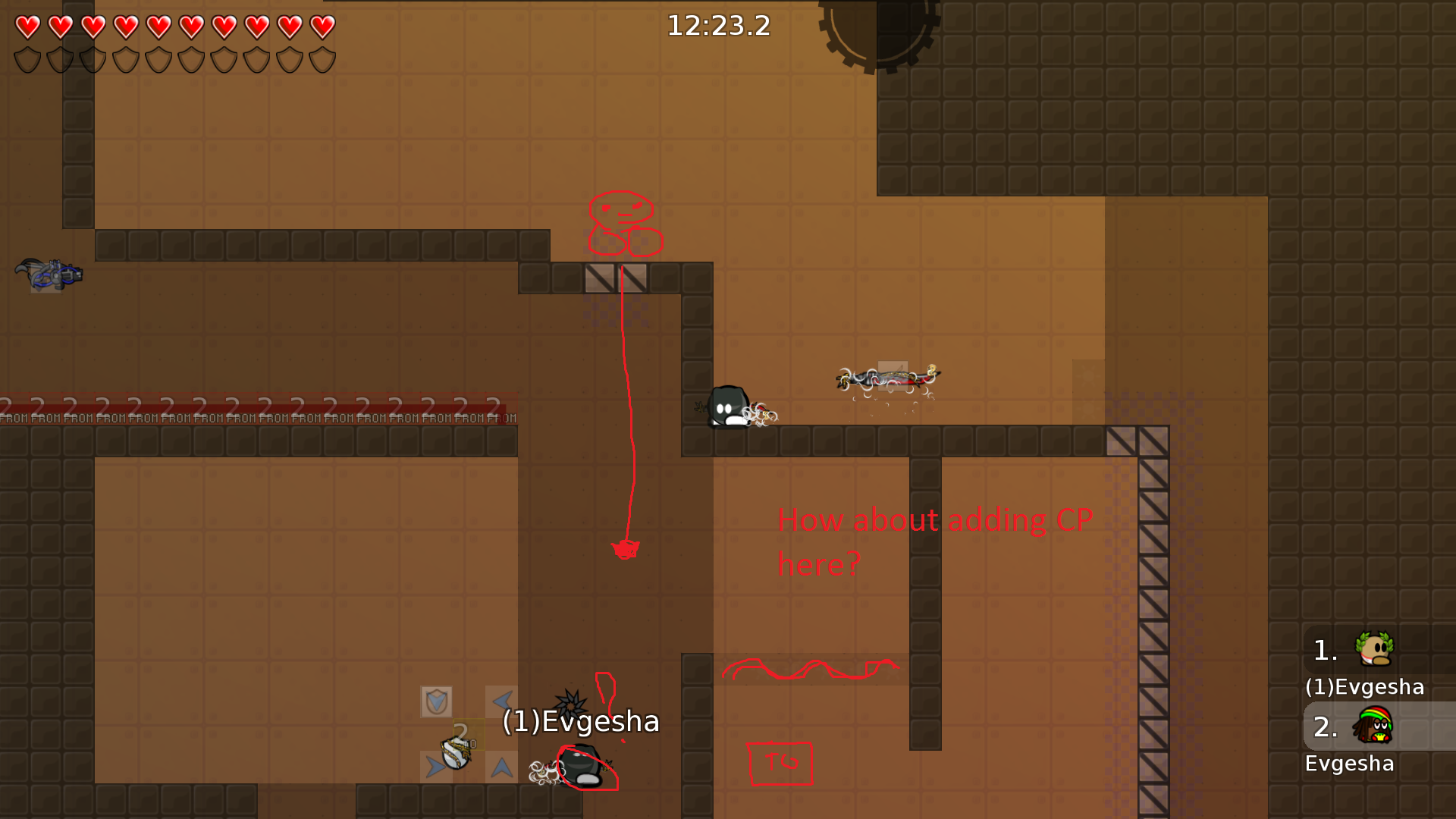The width and height of the screenshot is (1456, 819).
Task: Select the first heart icon
Action: coord(27,27)
